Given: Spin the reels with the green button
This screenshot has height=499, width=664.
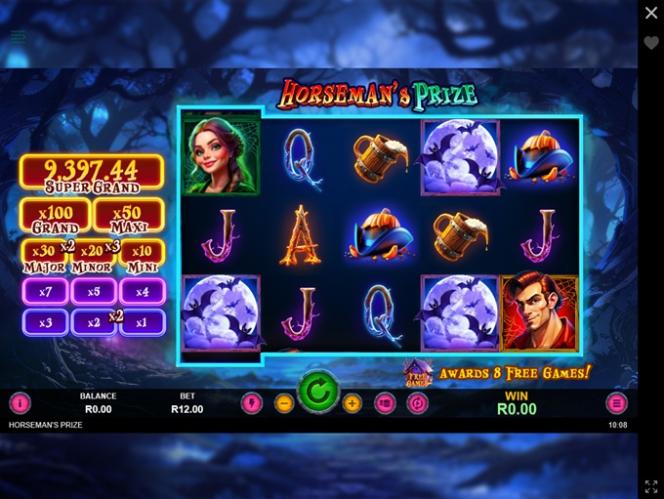Looking at the screenshot, I should pyautogui.click(x=318, y=392).
